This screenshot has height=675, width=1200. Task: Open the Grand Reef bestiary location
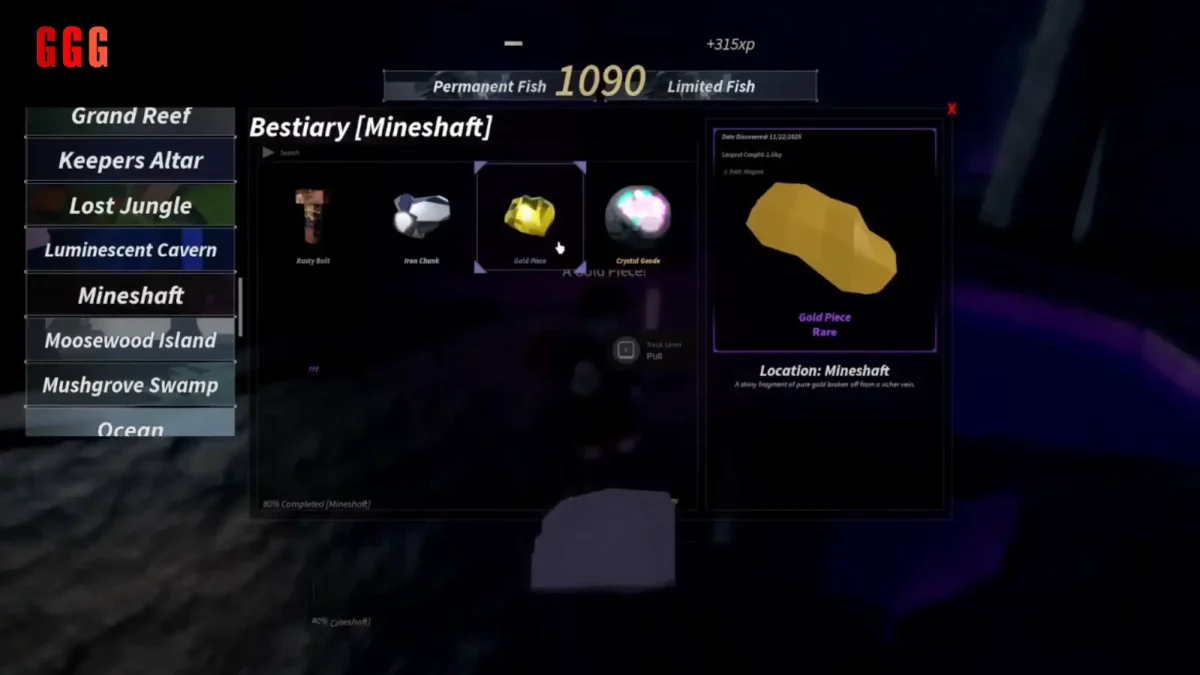131,118
